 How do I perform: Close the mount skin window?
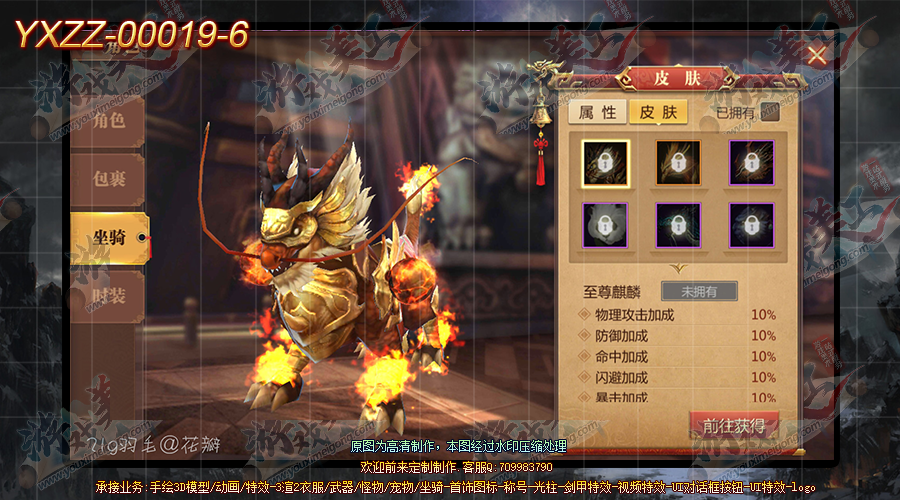click(x=817, y=55)
